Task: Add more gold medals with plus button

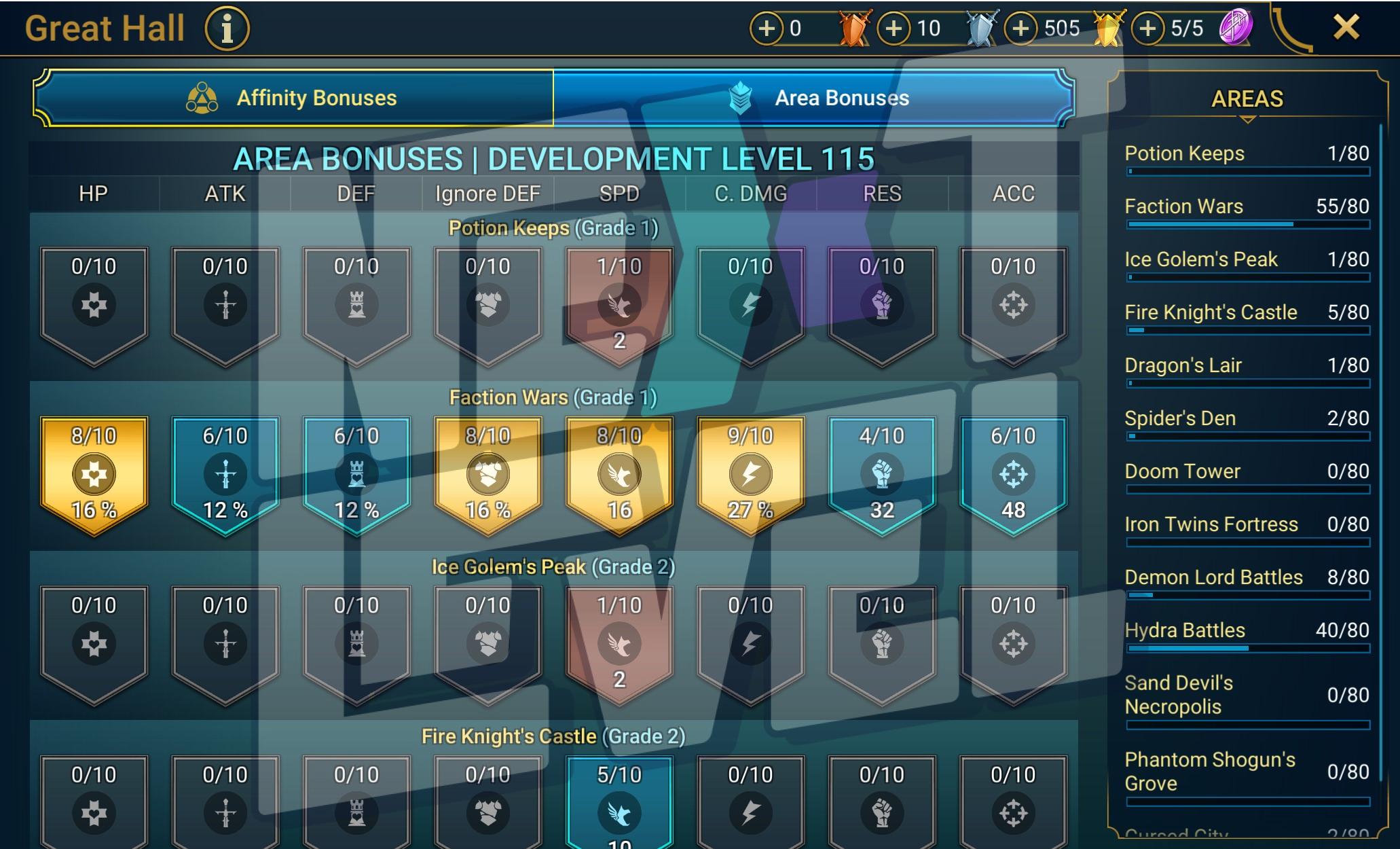Action: click(x=1020, y=29)
